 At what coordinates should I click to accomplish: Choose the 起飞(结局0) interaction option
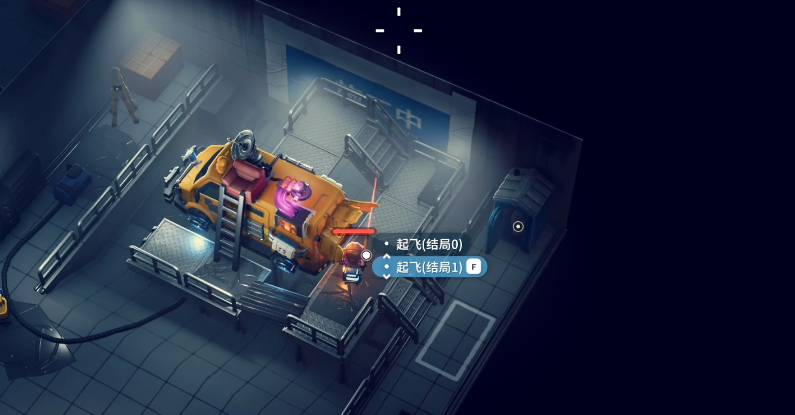coord(428,244)
